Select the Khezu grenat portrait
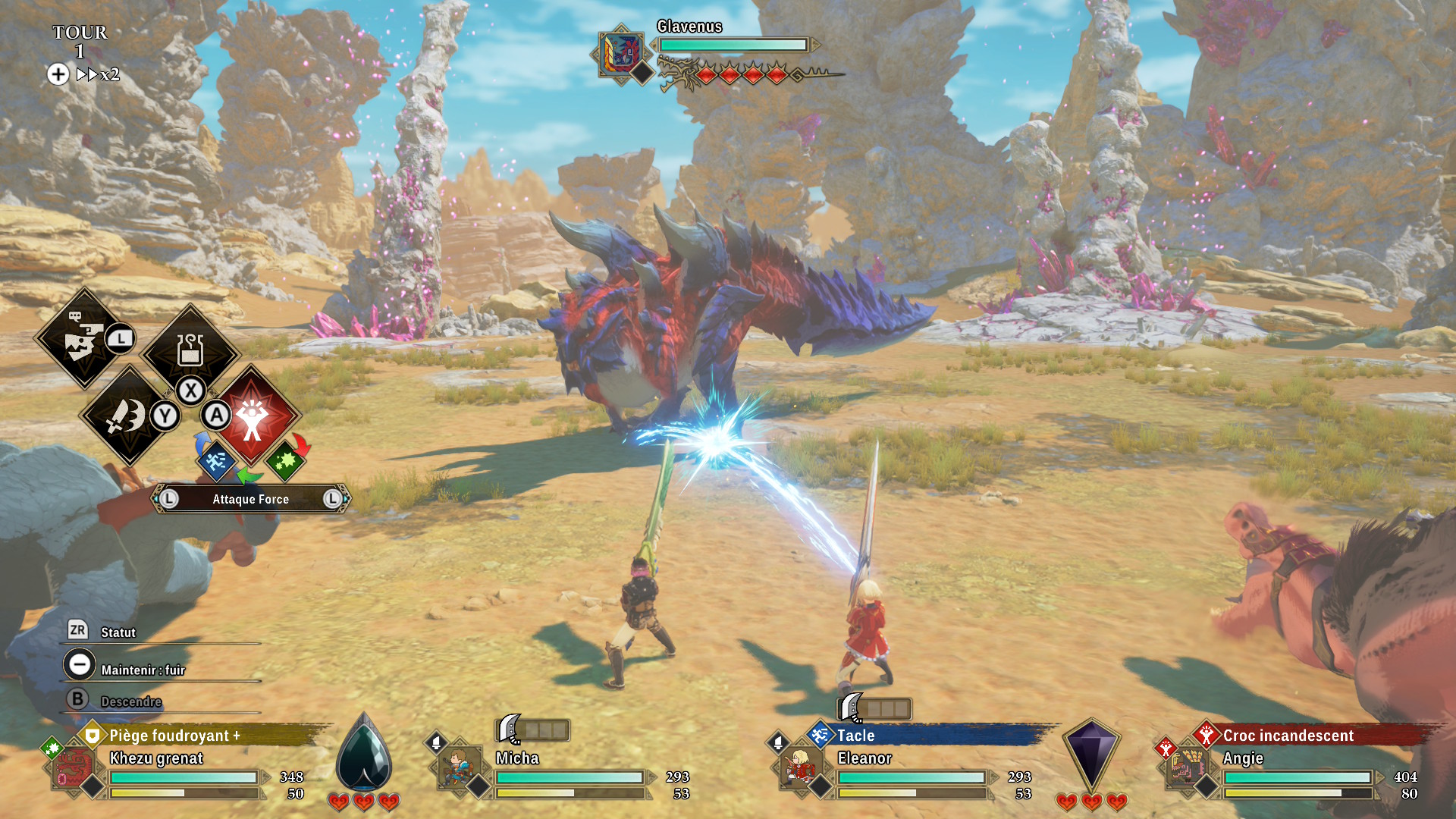This screenshot has width=1456, height=819. point(74,767)
